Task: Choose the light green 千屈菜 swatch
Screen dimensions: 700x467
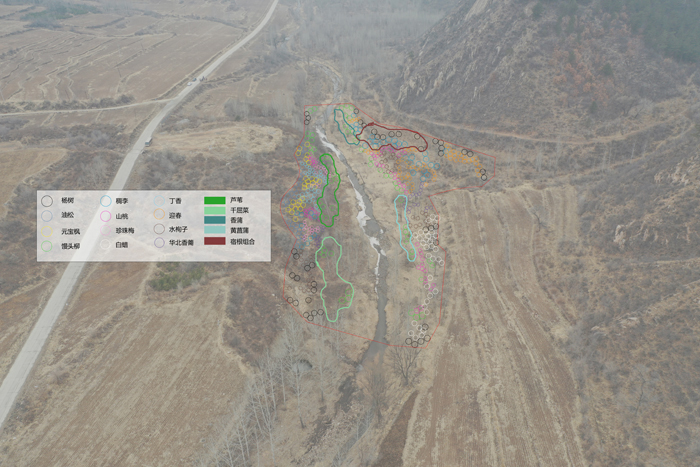Action: tap(214, 210)
